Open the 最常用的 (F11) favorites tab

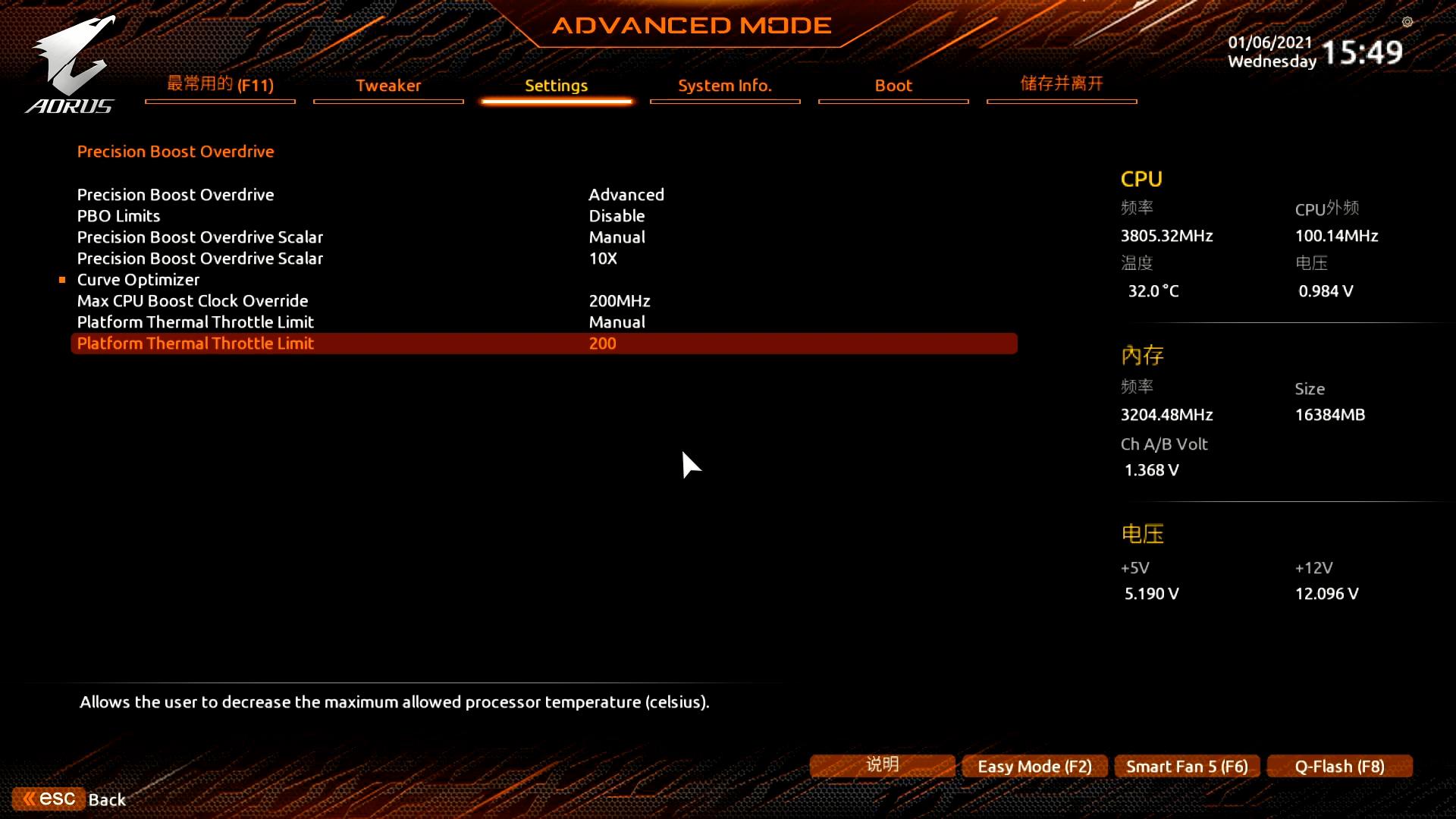(x=219, y=85)
